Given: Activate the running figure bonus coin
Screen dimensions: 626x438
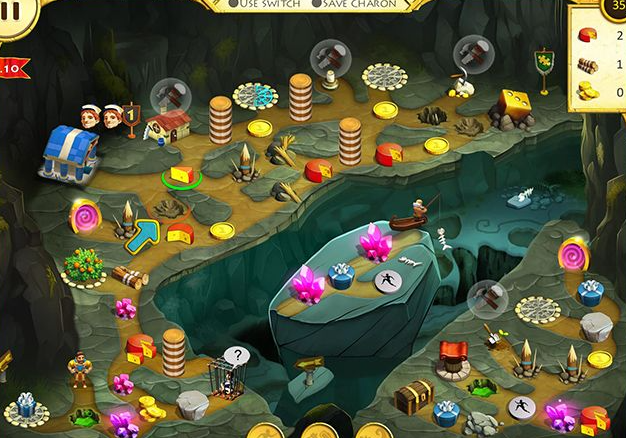Looking at the screenshot, I should 387,283.
